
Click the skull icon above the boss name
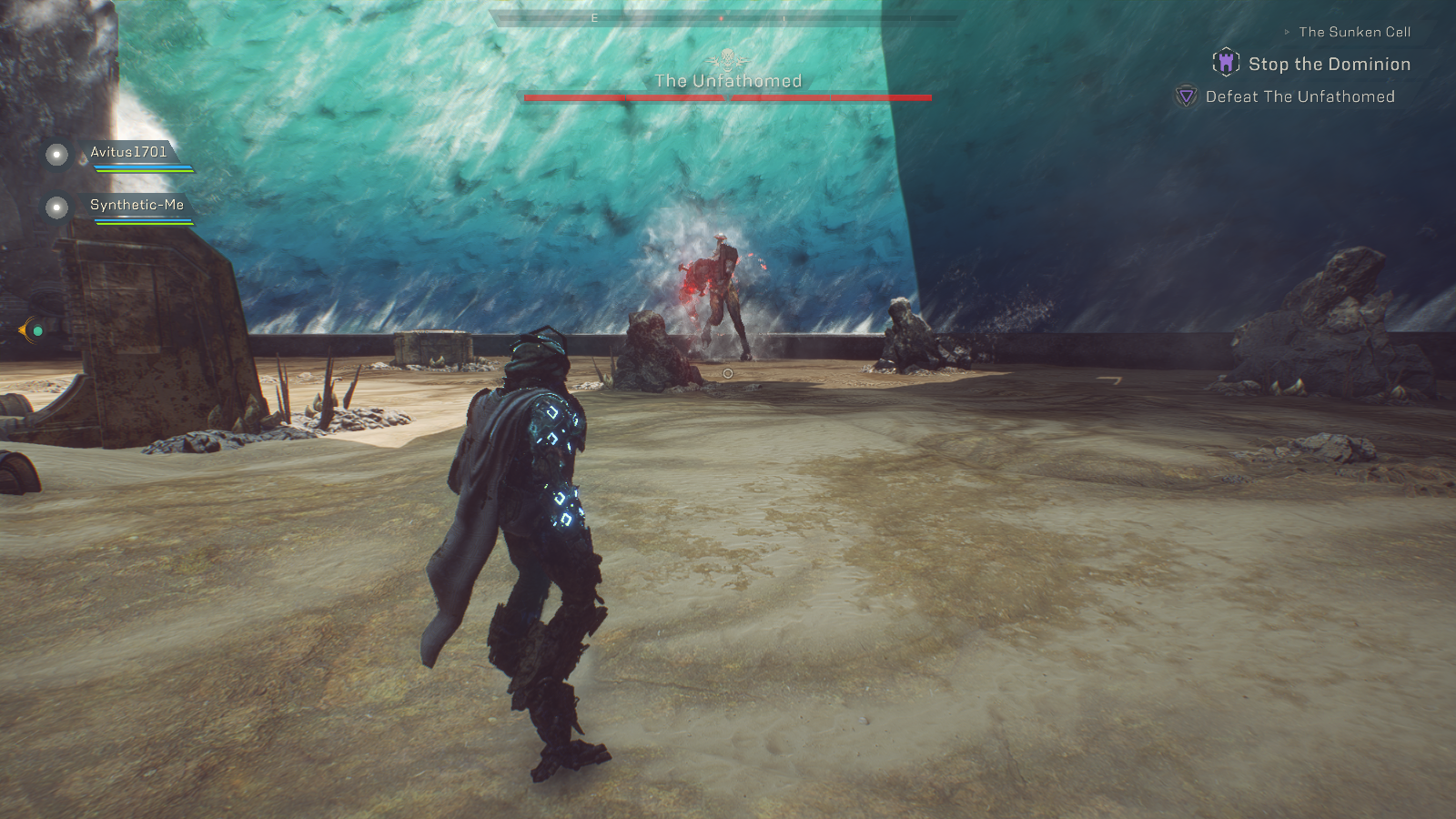coord(728,60)
